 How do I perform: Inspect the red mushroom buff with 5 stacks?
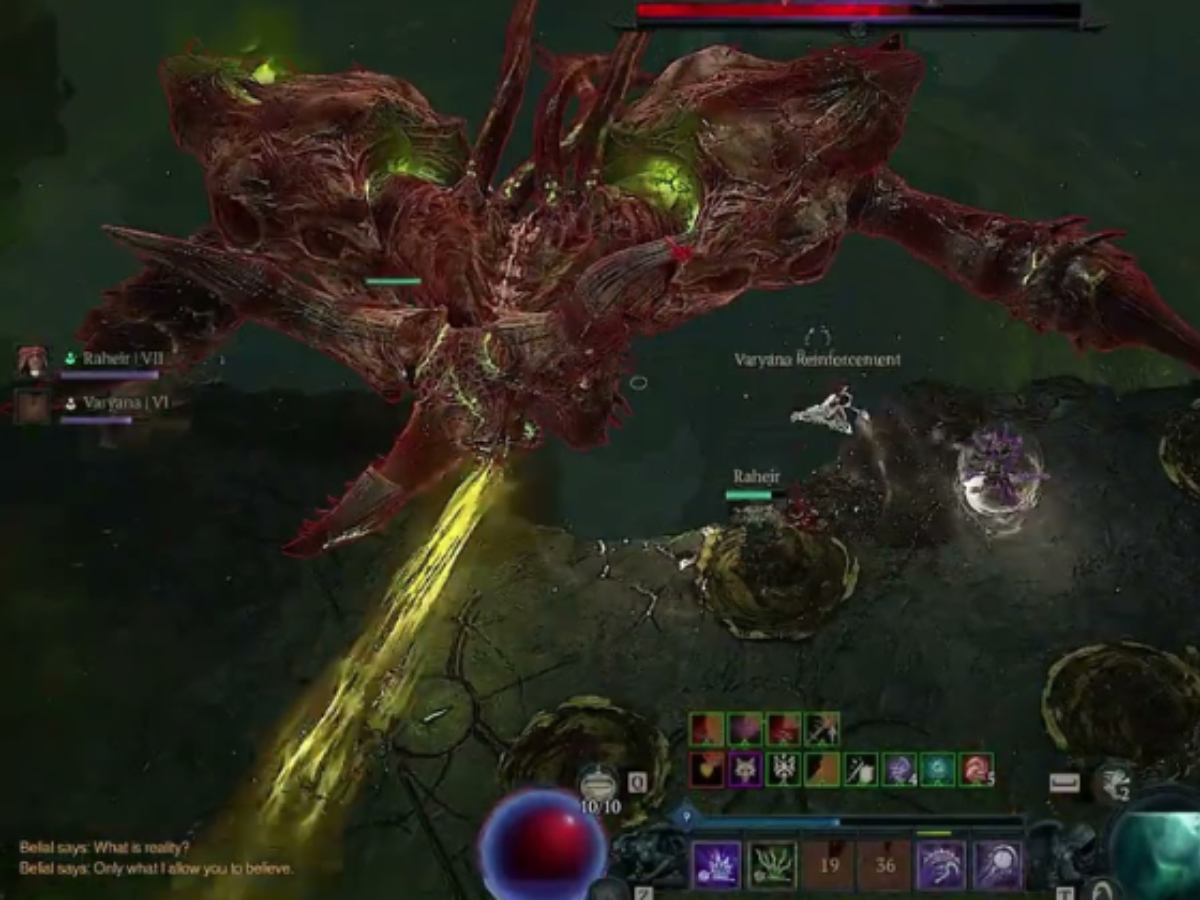(976, 769)
